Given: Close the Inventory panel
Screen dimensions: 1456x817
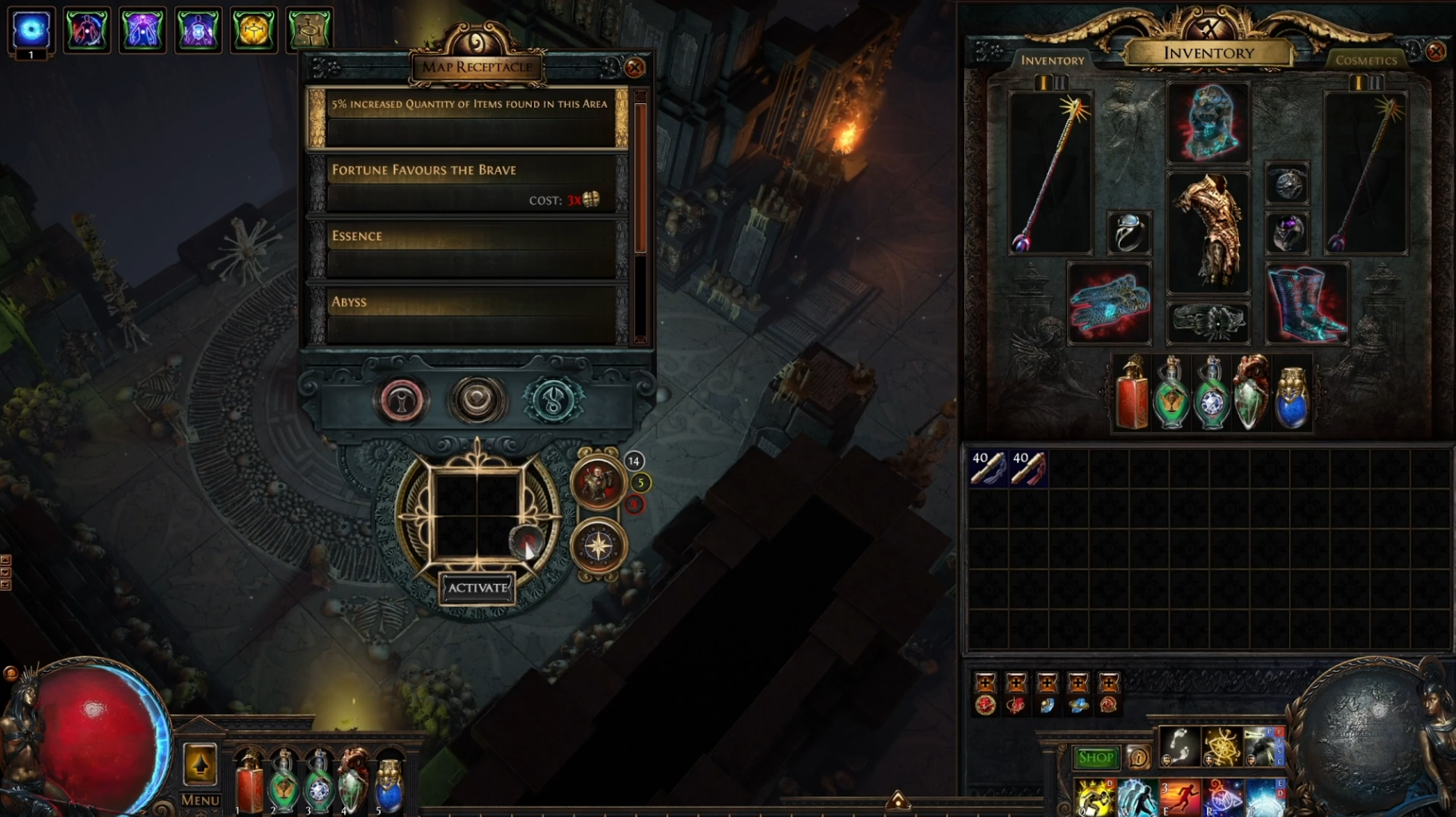Looking at the screenshot, I should coord(1435,52).
